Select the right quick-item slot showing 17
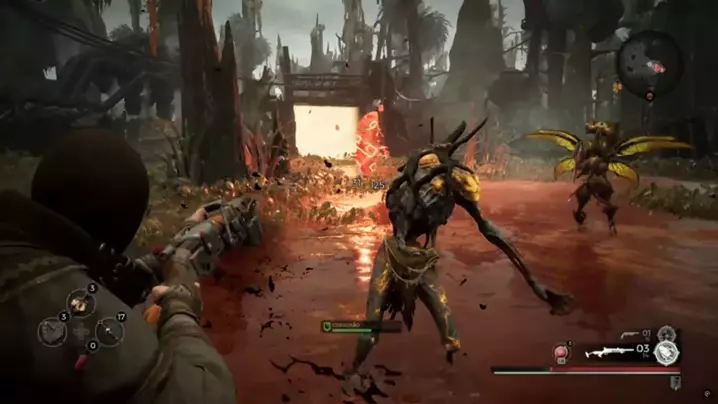718x404 pixels. (x=108, y=331)
